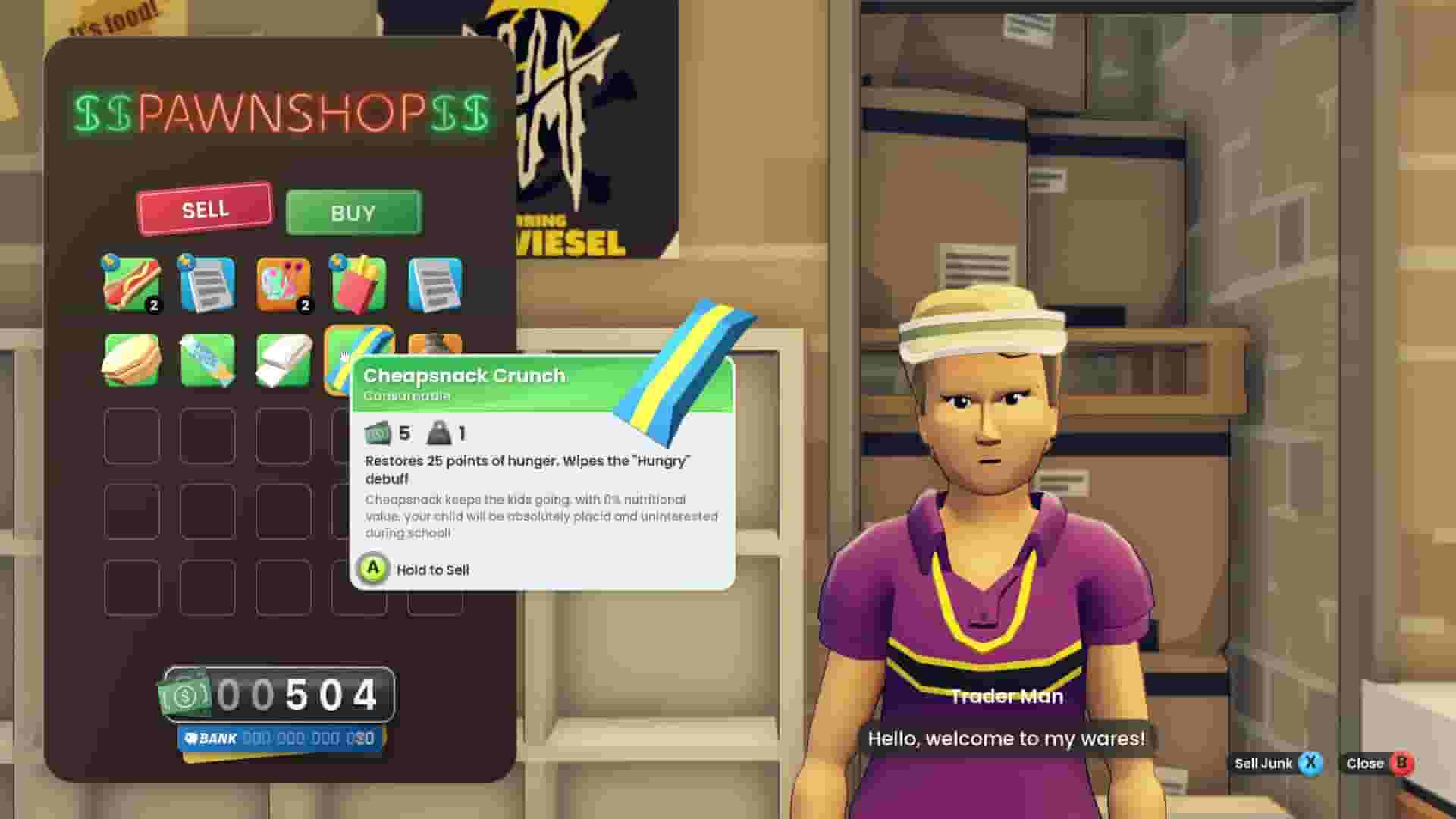The image size is (1456, 819).
Task: Click the green A controller button prompt
Action: (372, 570)
